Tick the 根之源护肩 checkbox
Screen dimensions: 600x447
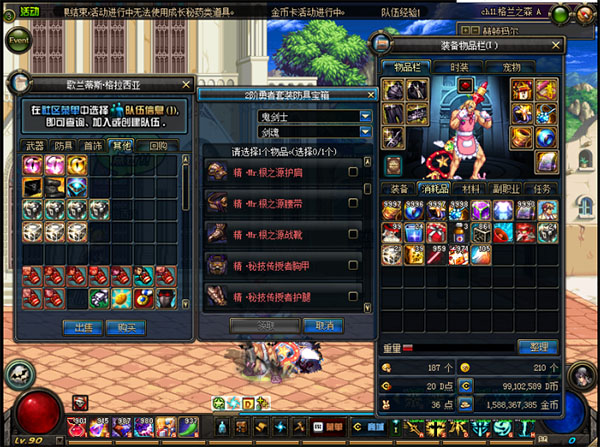tap(352, 173)
